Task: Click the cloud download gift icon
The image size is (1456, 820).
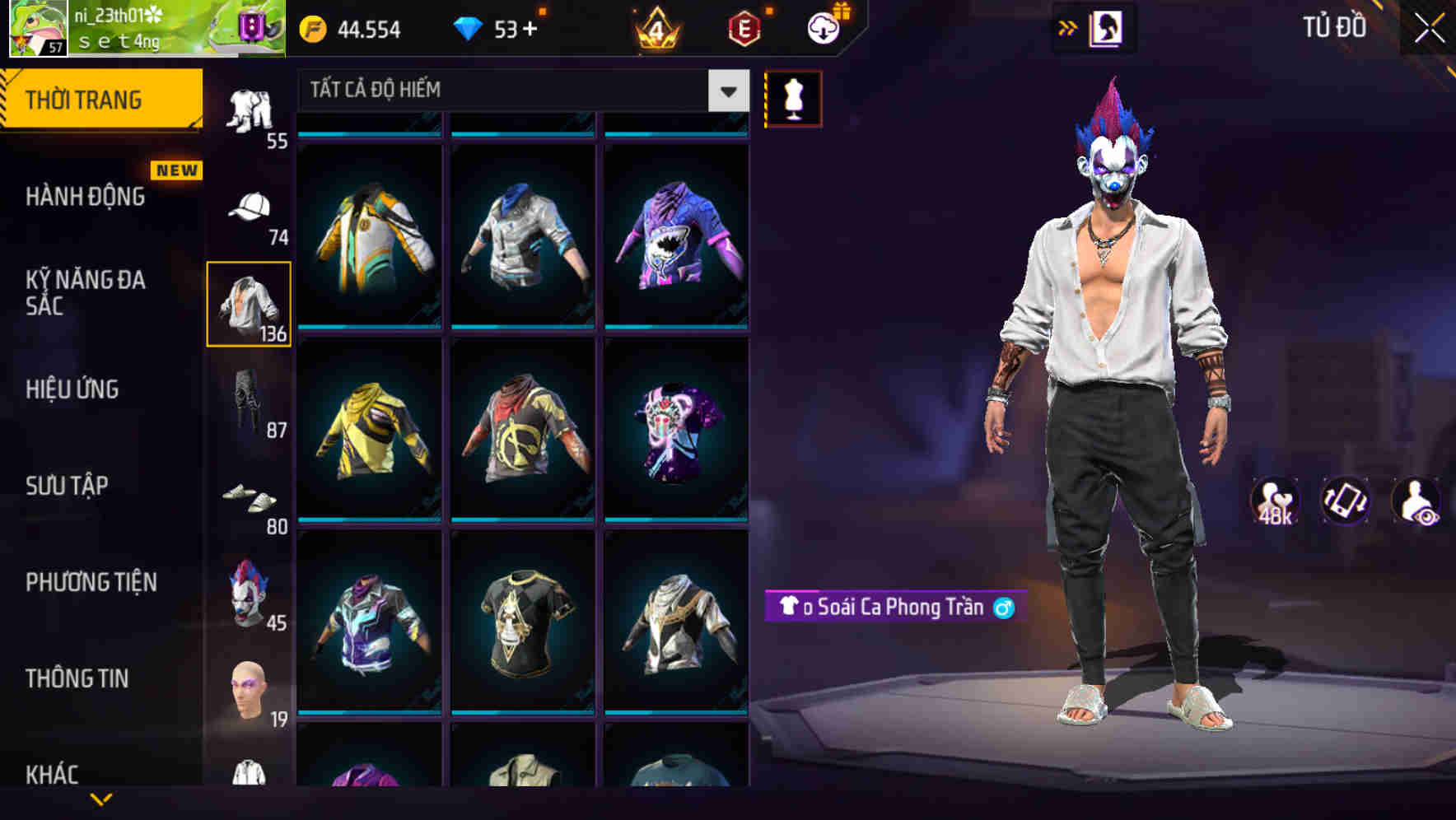Action: click(823, 27)
